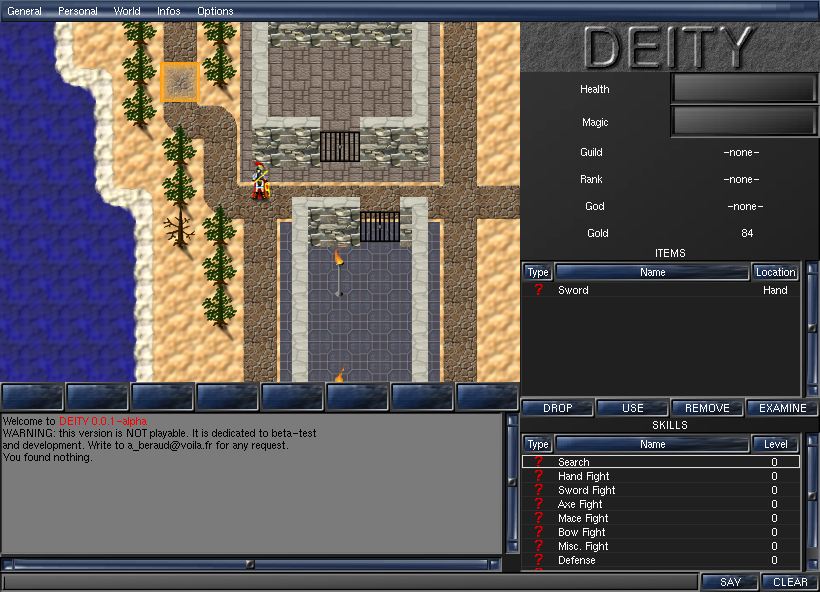The height and width of the screenshot is (592, 820).
Task: Click the DROP button
Action: [x=557, y=408]
